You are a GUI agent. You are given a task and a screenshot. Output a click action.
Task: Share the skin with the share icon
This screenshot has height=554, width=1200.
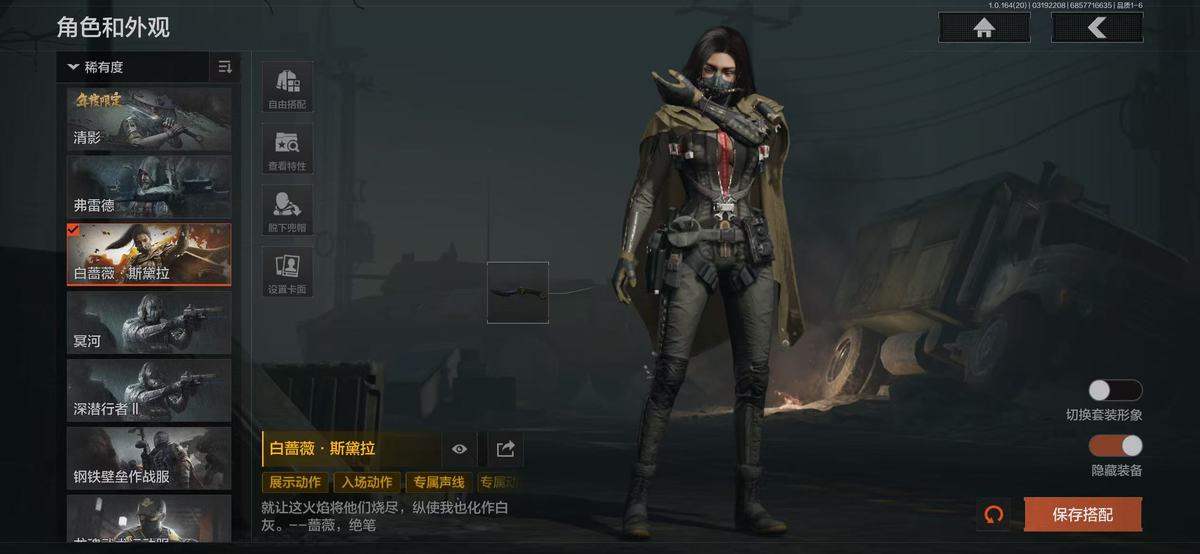505,449
